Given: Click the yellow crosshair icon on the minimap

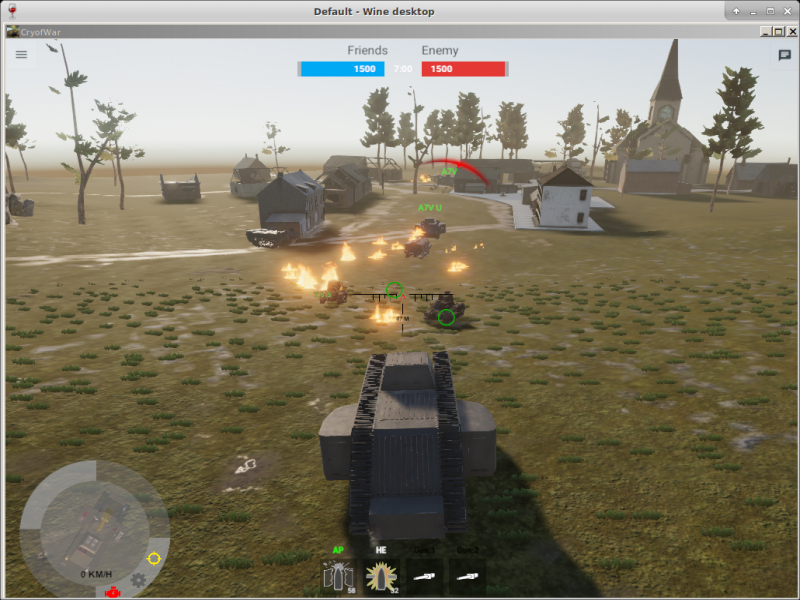Looking at the screenshot, I should (x=154, y=558).
